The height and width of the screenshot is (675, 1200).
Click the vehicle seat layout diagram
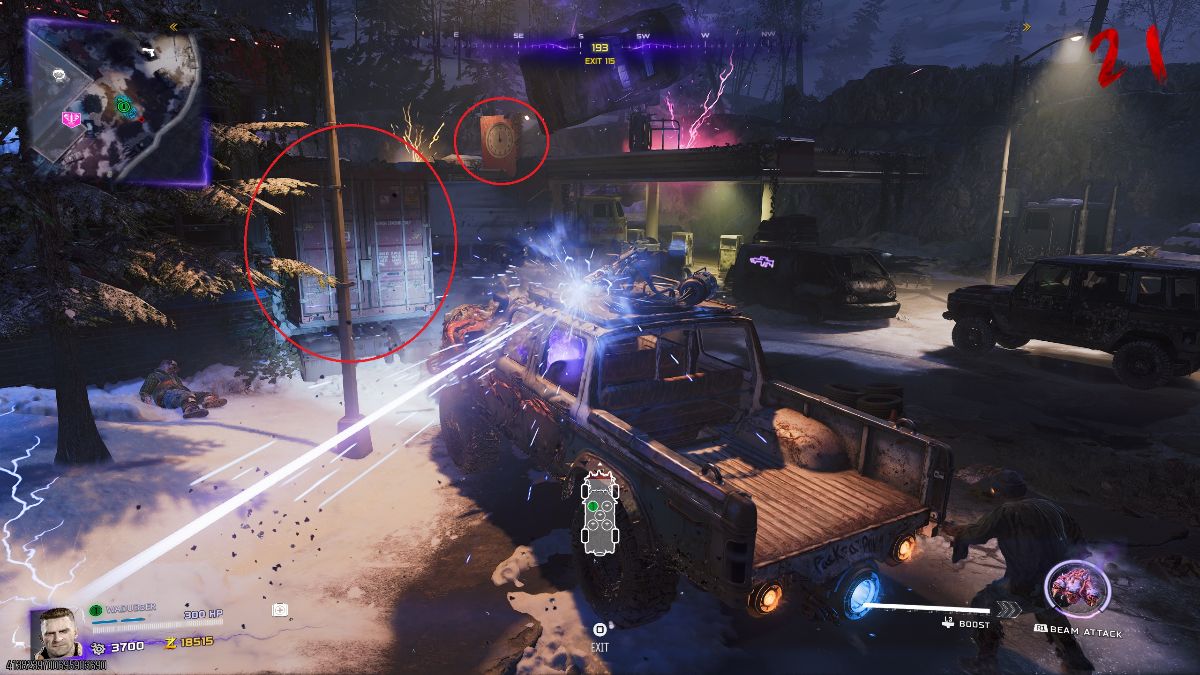[x=599, y=511]
